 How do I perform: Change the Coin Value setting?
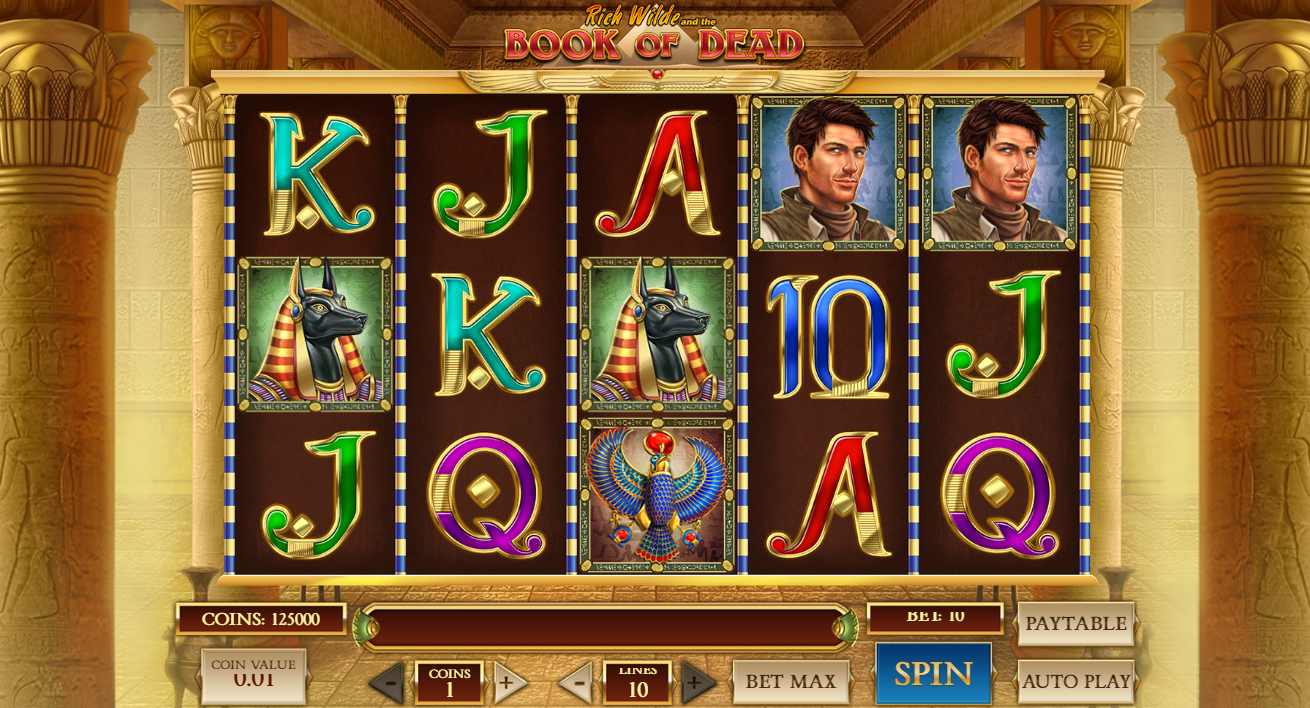(x=253, y=675)
